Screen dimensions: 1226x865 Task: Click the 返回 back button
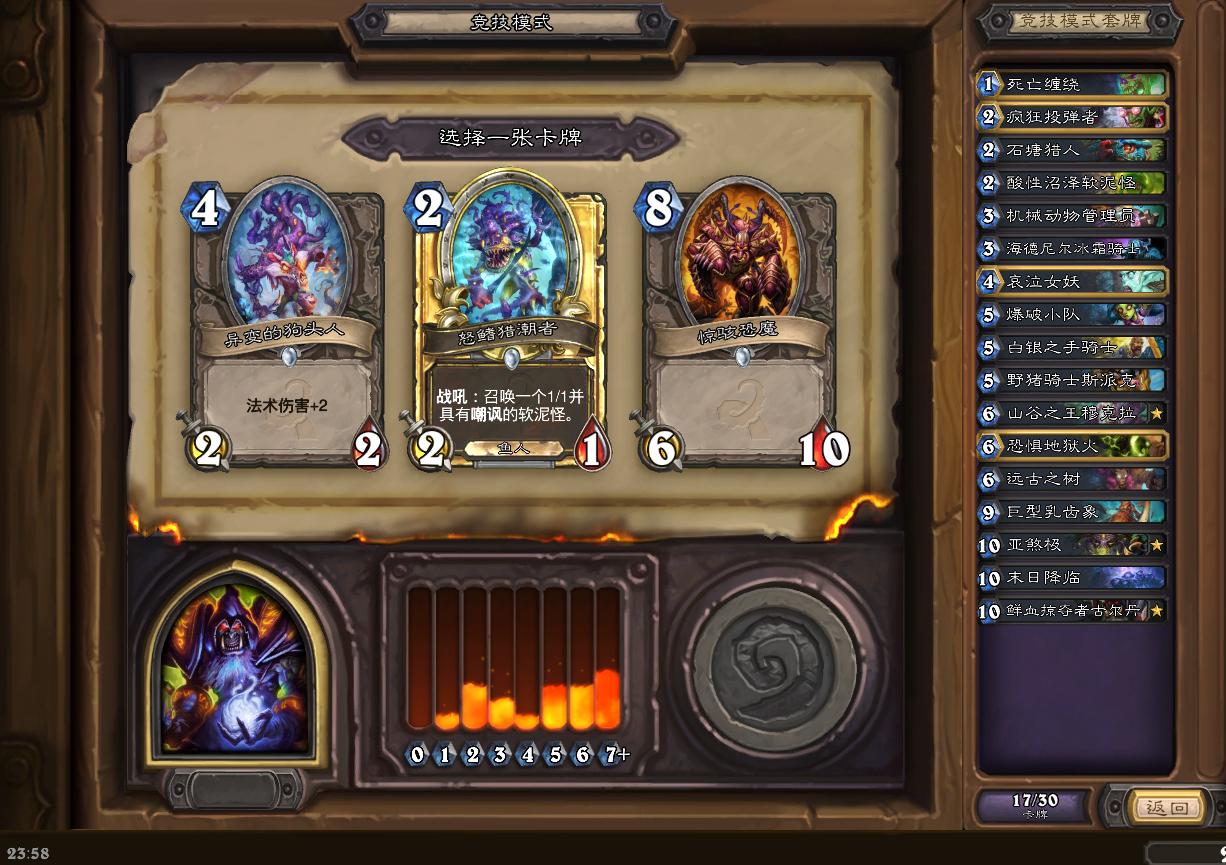coord(1165,807)
